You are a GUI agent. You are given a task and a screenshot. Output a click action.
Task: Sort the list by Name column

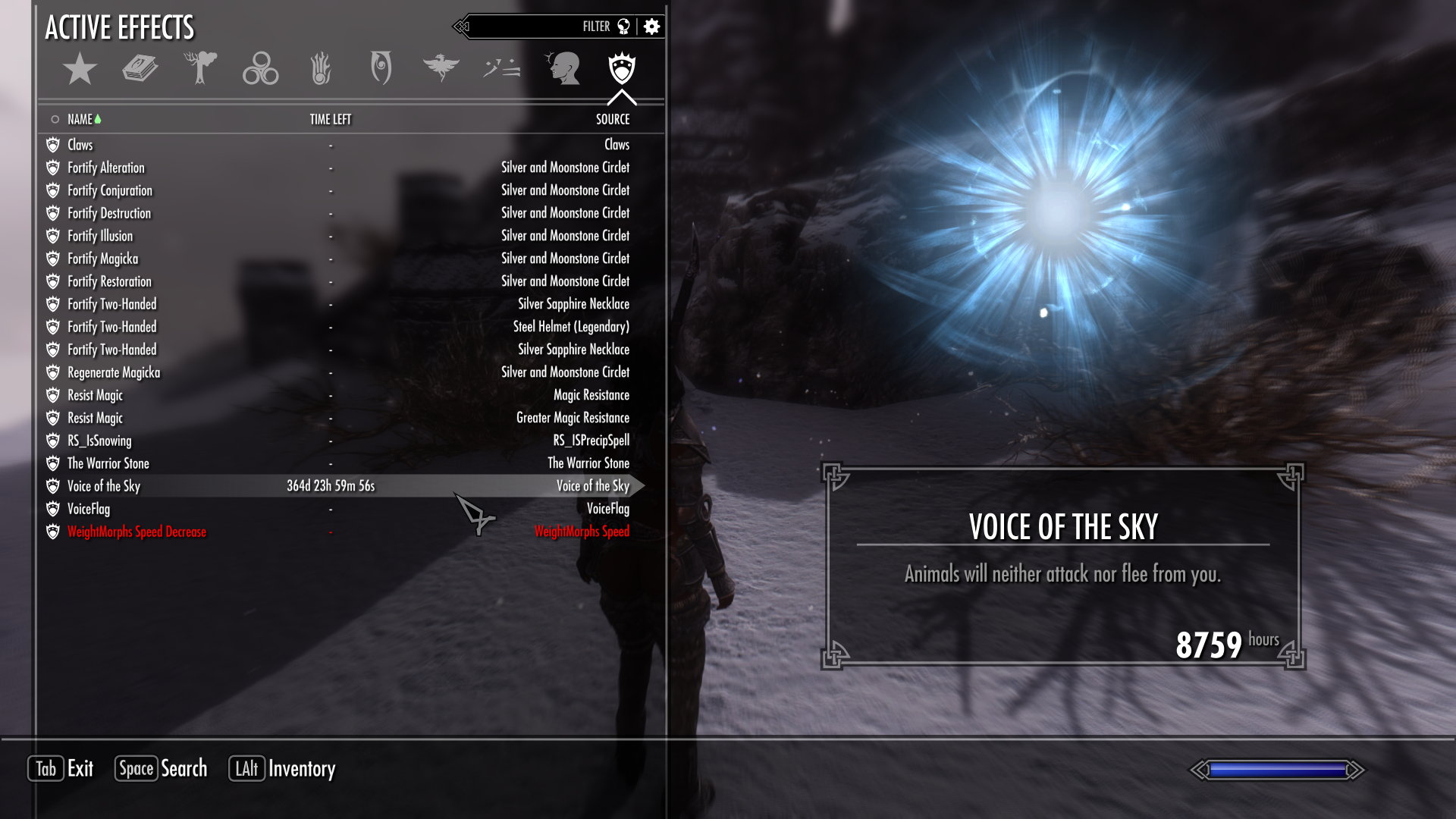tap(80, 119)
